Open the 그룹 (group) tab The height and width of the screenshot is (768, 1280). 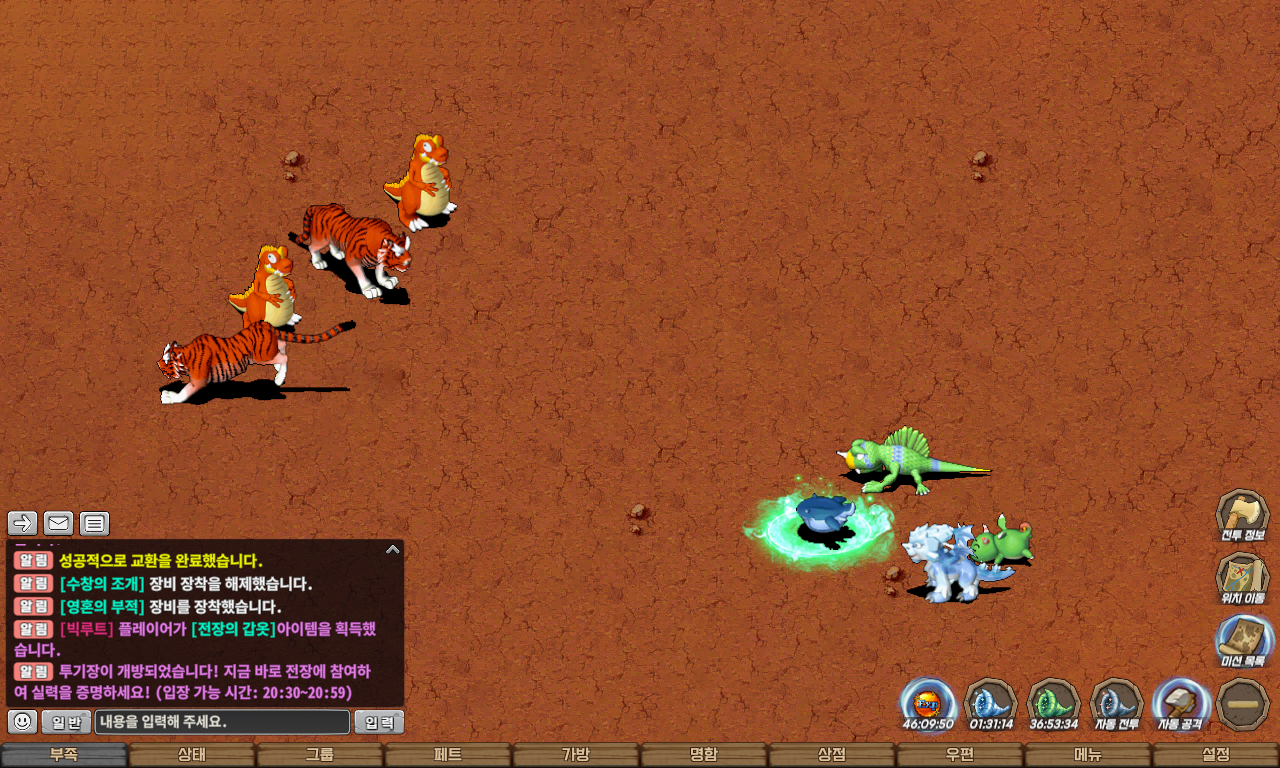coord(320,755)
